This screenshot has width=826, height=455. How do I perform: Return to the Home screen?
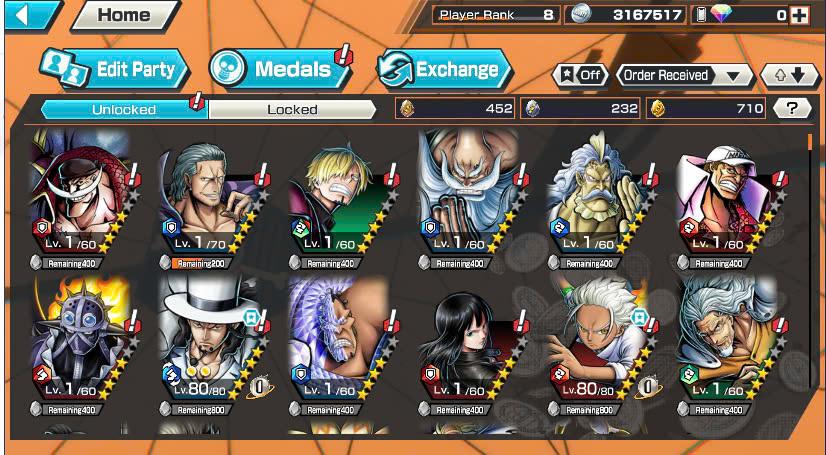124,14
